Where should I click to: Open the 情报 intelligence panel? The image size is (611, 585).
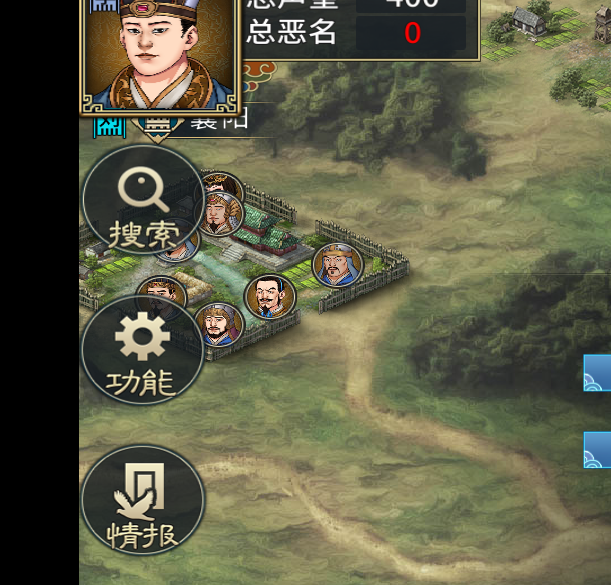pyautogui.click(x=143, y=500)
